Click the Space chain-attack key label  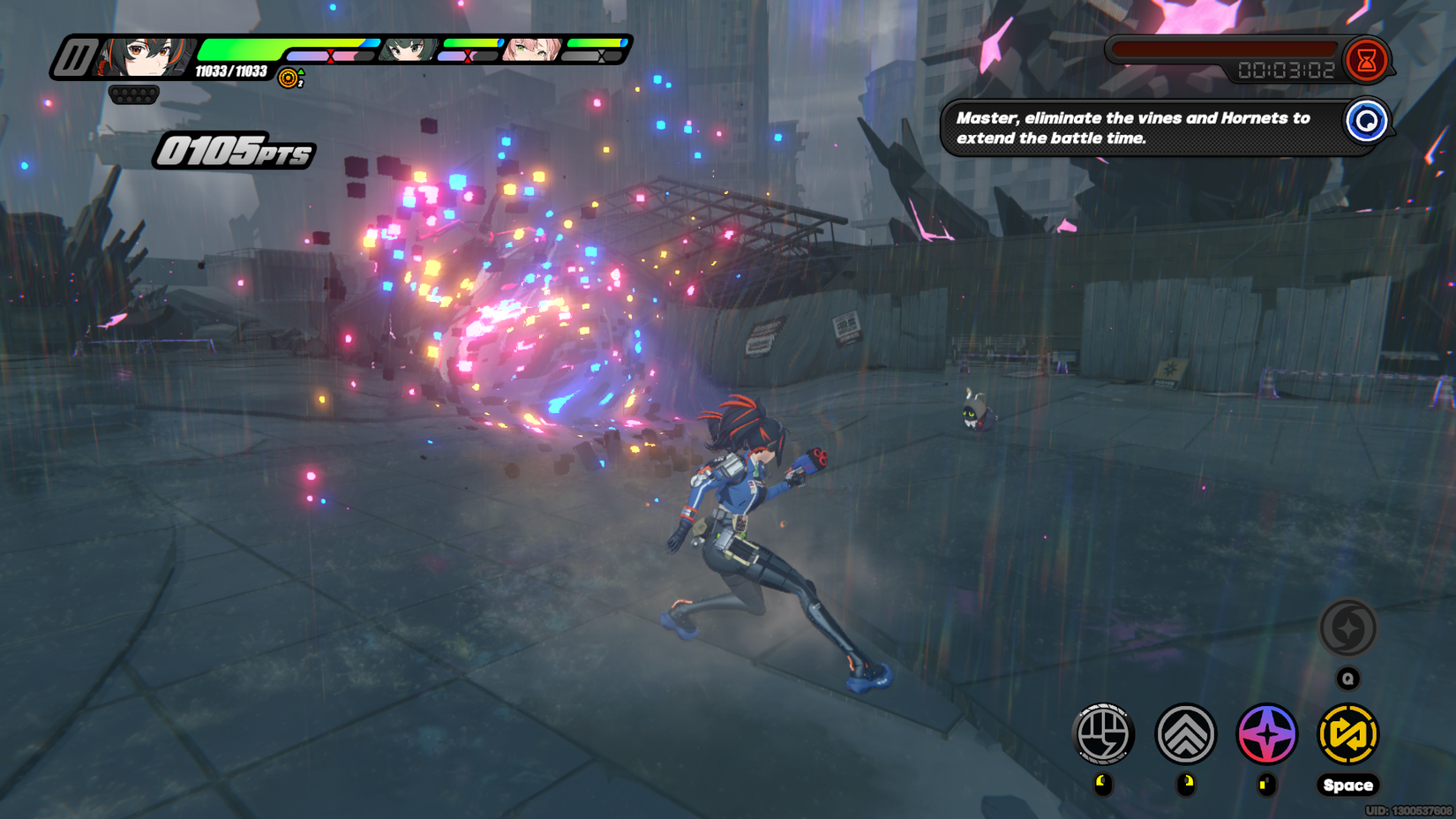1348,785
